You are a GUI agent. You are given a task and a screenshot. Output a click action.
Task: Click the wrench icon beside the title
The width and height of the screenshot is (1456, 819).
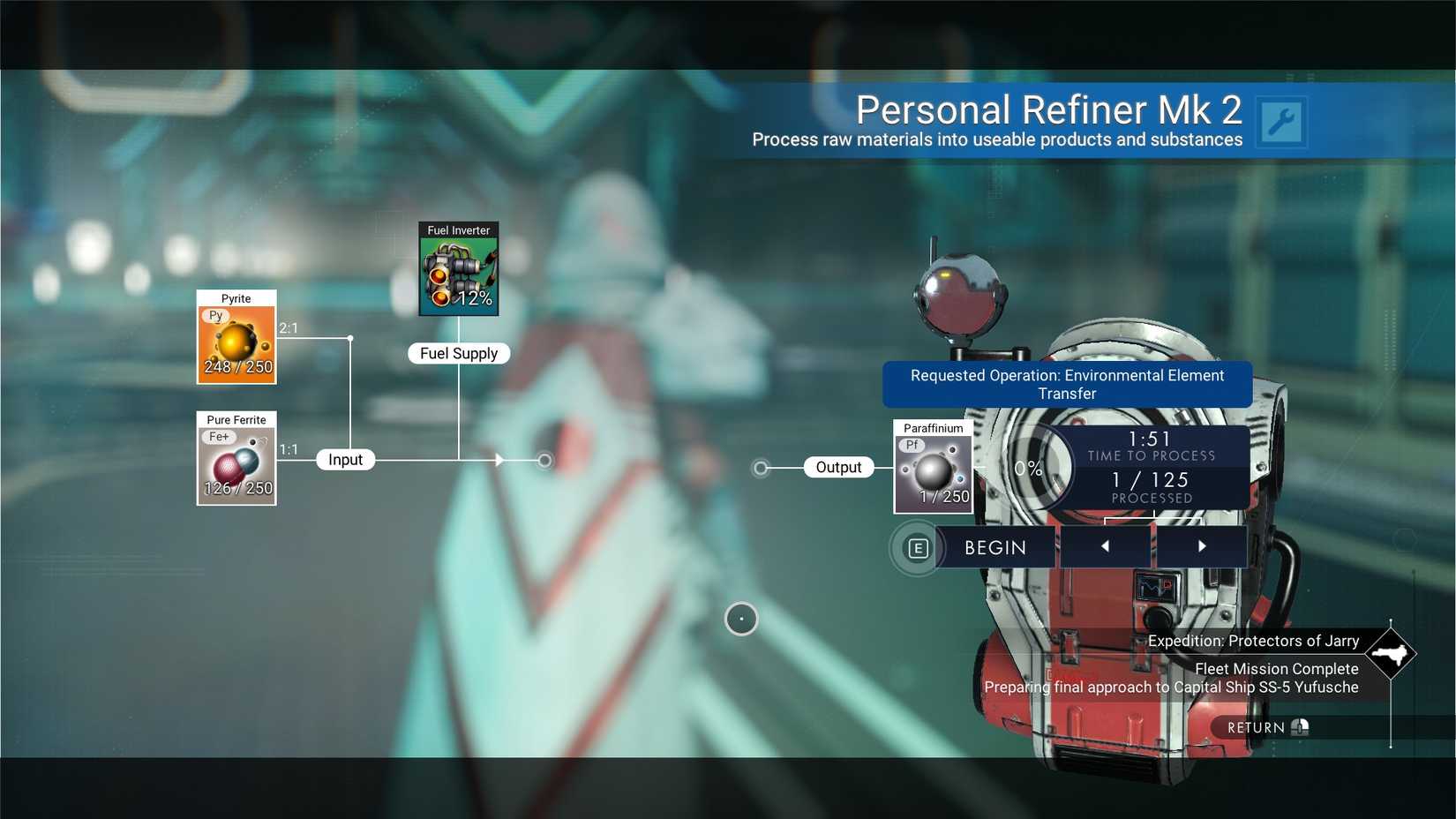click(1280, 122)
